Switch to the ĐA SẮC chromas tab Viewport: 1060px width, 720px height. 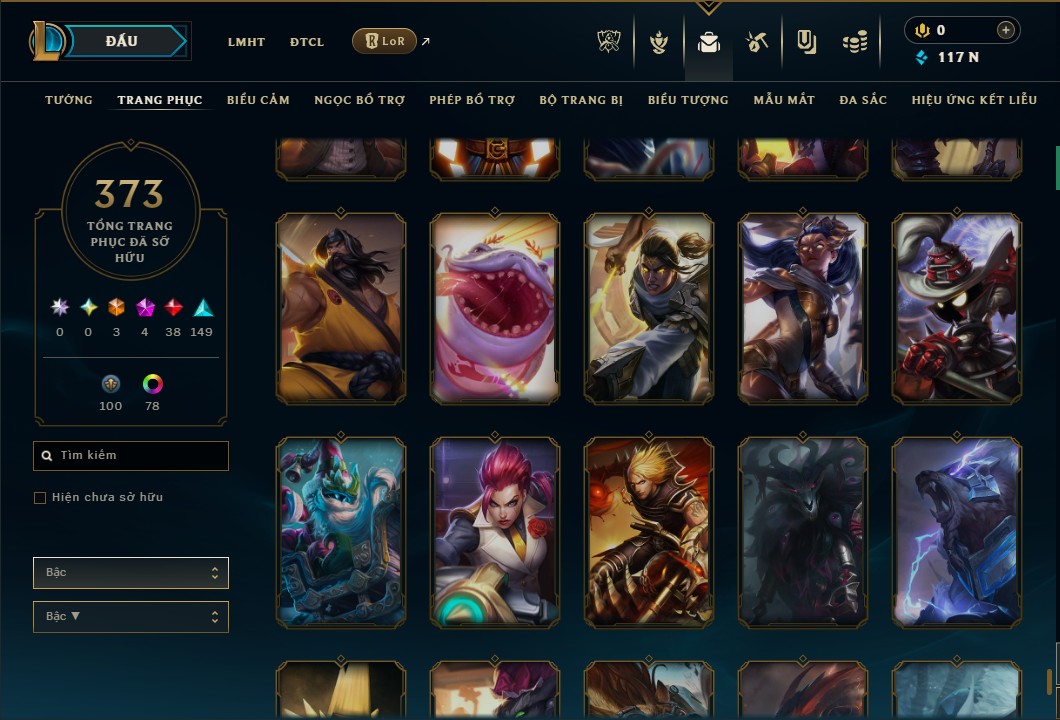863,100
